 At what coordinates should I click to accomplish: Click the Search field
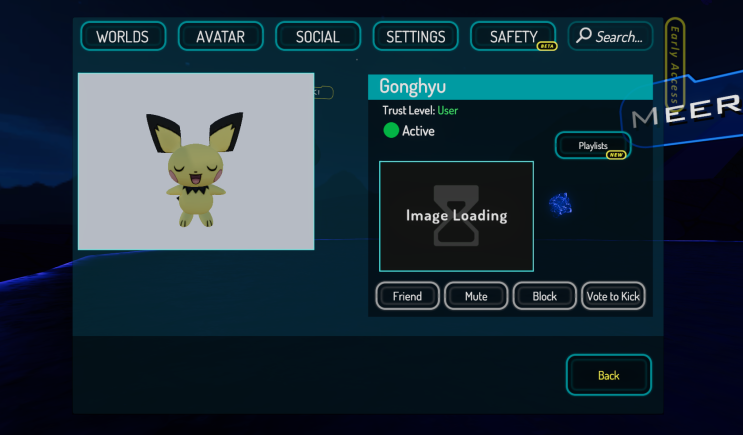click(x=610, y=37)
